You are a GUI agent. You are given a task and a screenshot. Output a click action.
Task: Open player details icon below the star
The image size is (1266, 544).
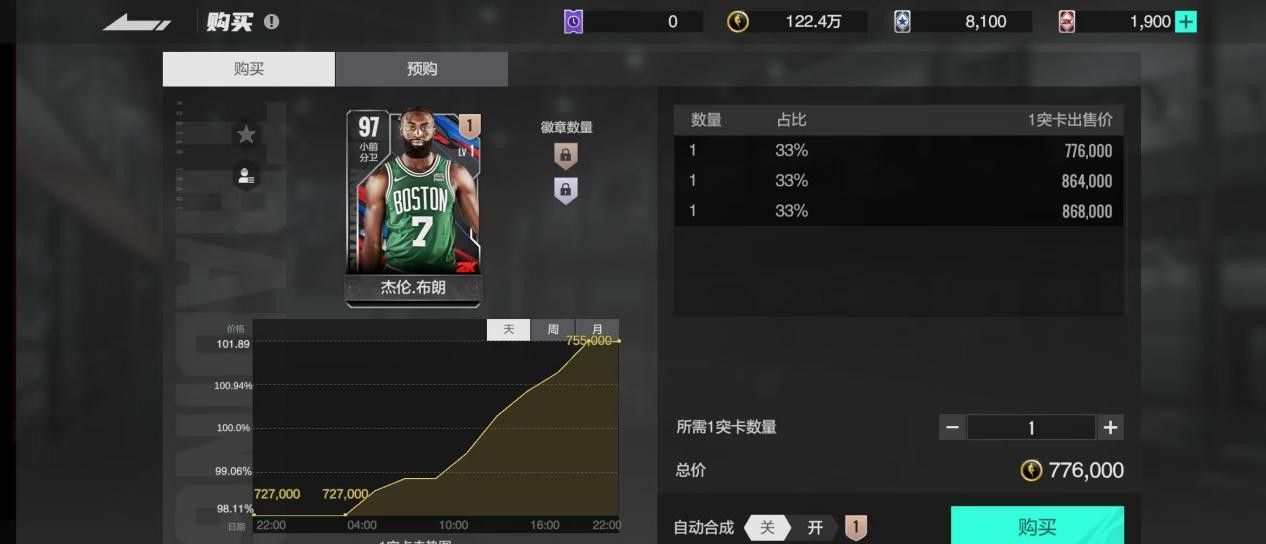click(x=246, y=175)
